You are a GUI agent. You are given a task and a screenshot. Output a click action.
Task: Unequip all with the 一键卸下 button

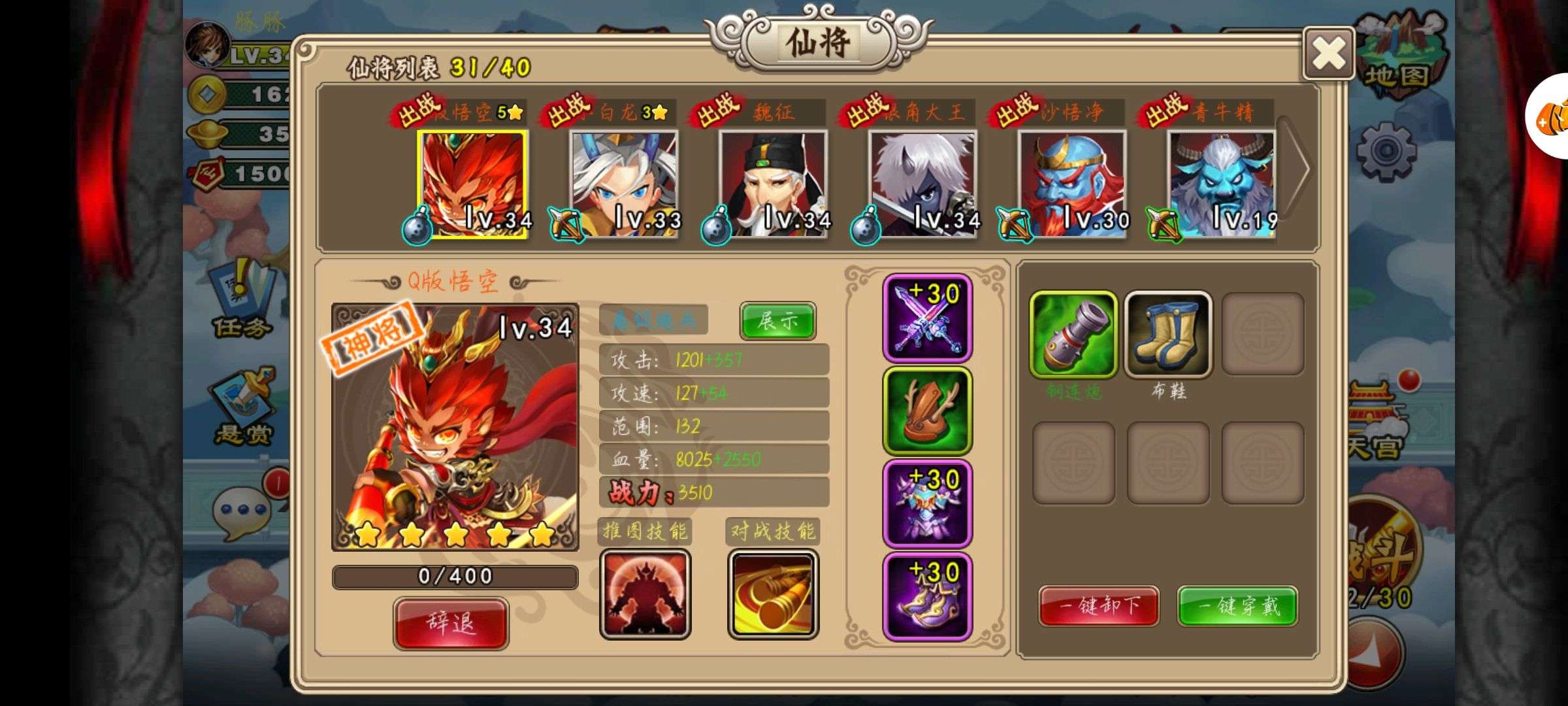1099,606
